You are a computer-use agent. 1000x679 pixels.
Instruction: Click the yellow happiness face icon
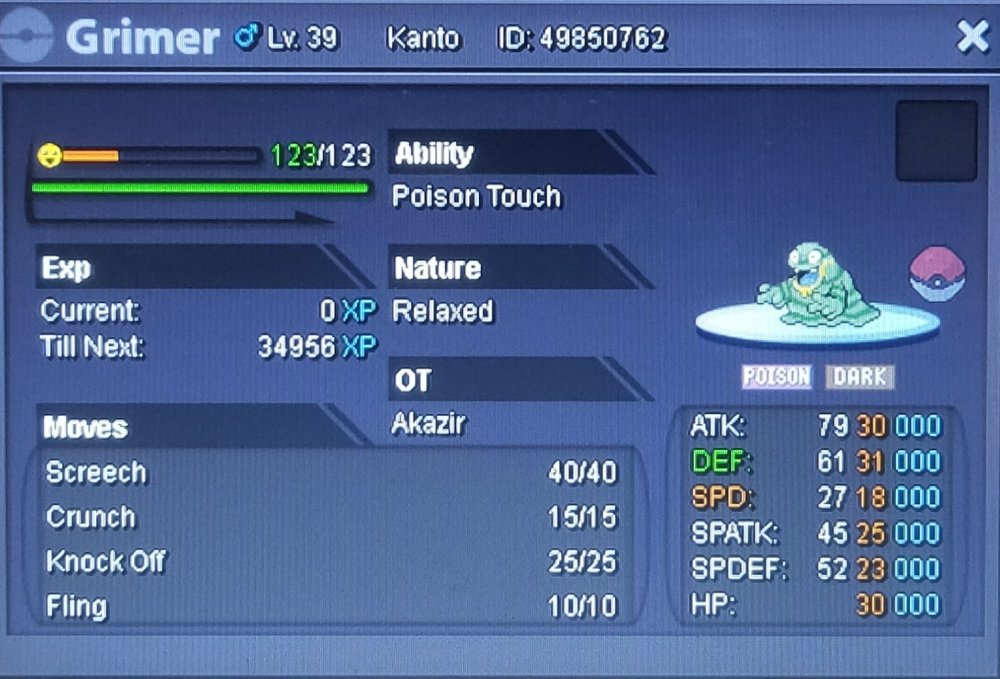tap(49, 156)
